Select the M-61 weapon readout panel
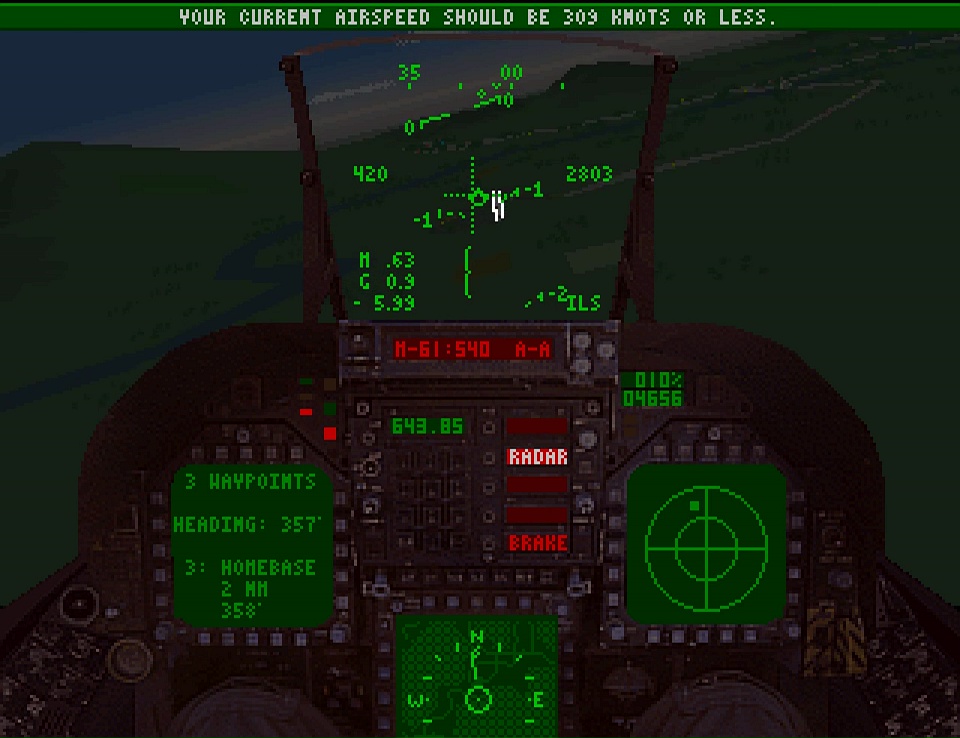 click(473, 349)
